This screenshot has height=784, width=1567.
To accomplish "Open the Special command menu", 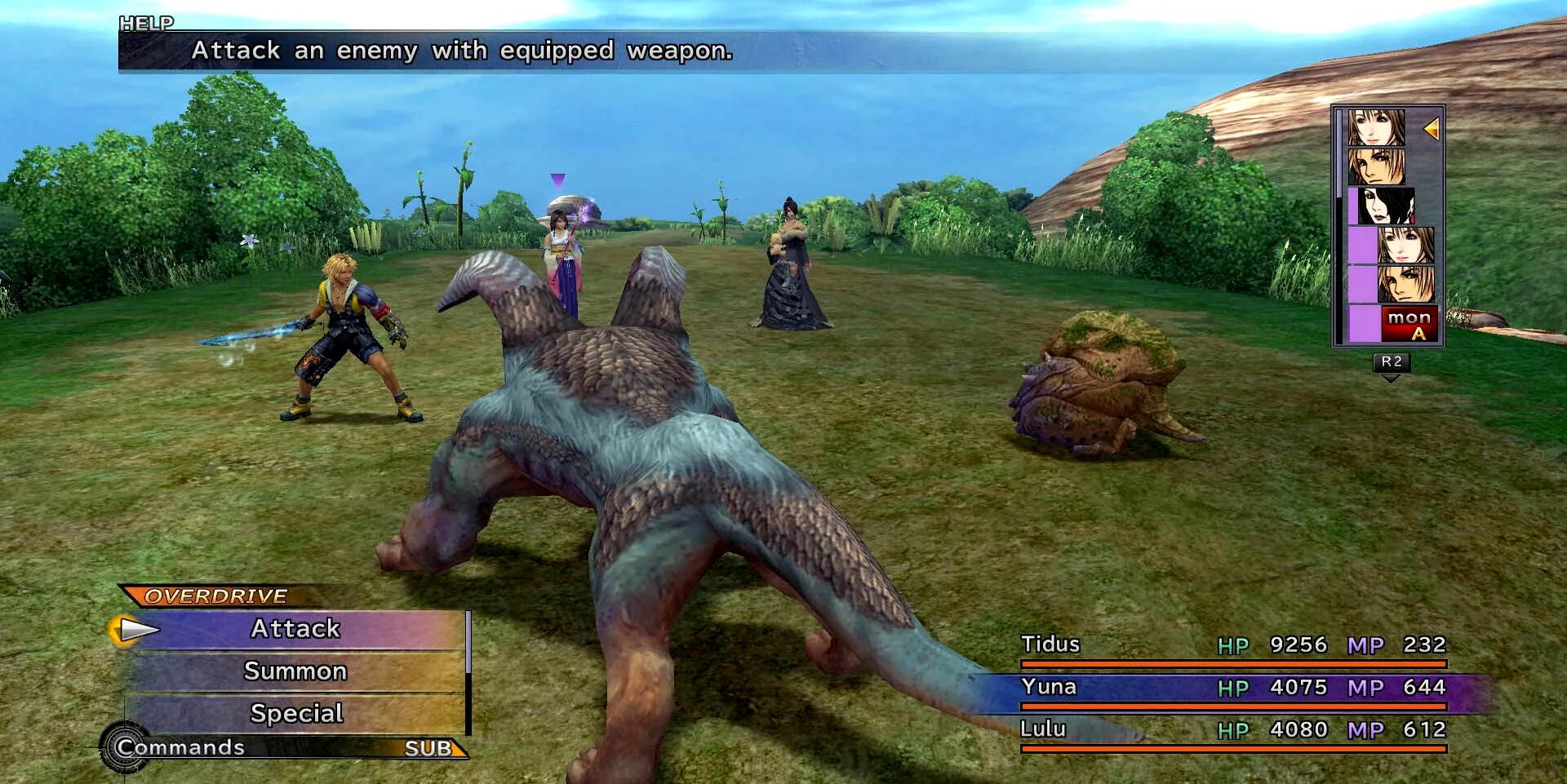I will click(295, 714).
